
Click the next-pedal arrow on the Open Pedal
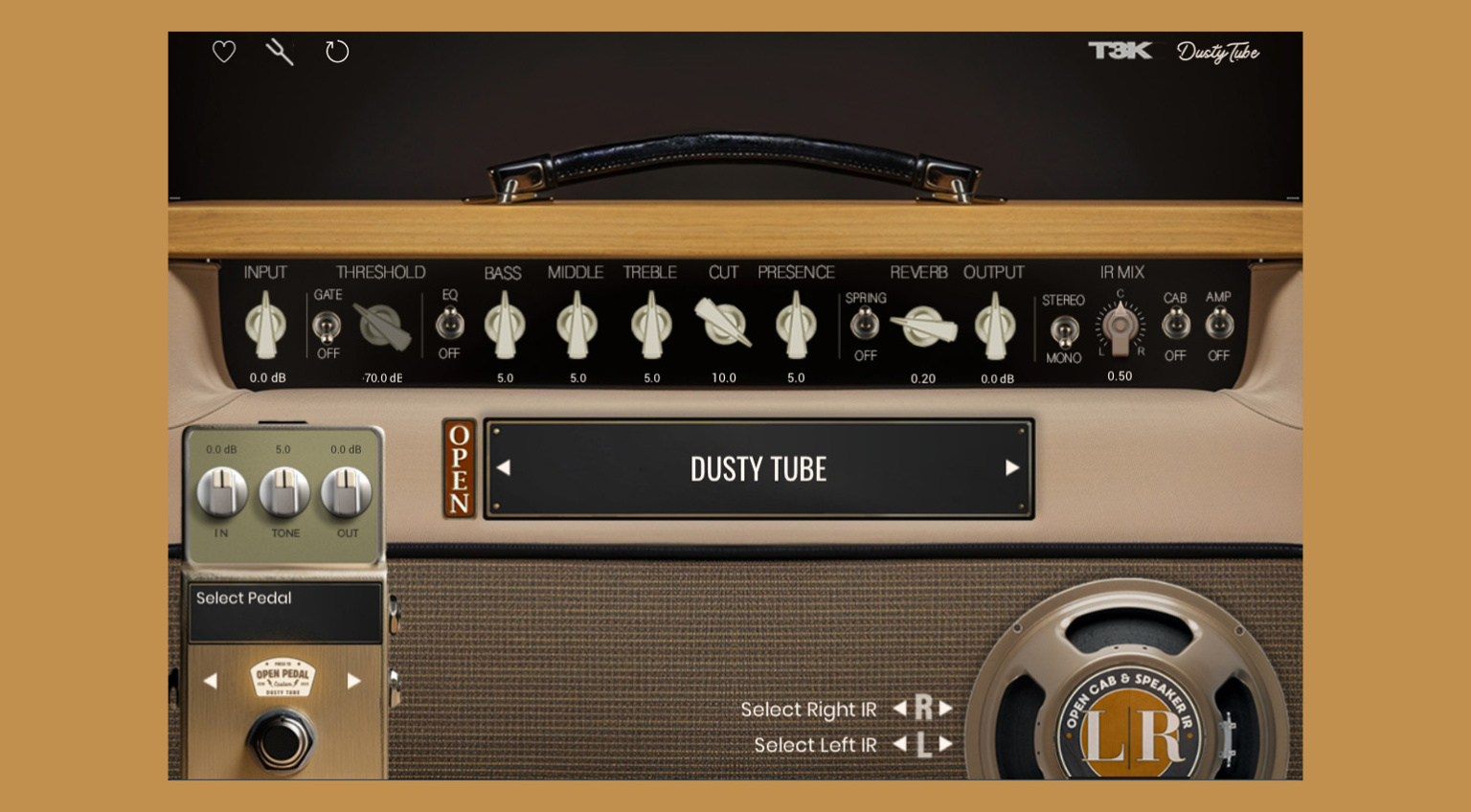[x=355, y=680]
